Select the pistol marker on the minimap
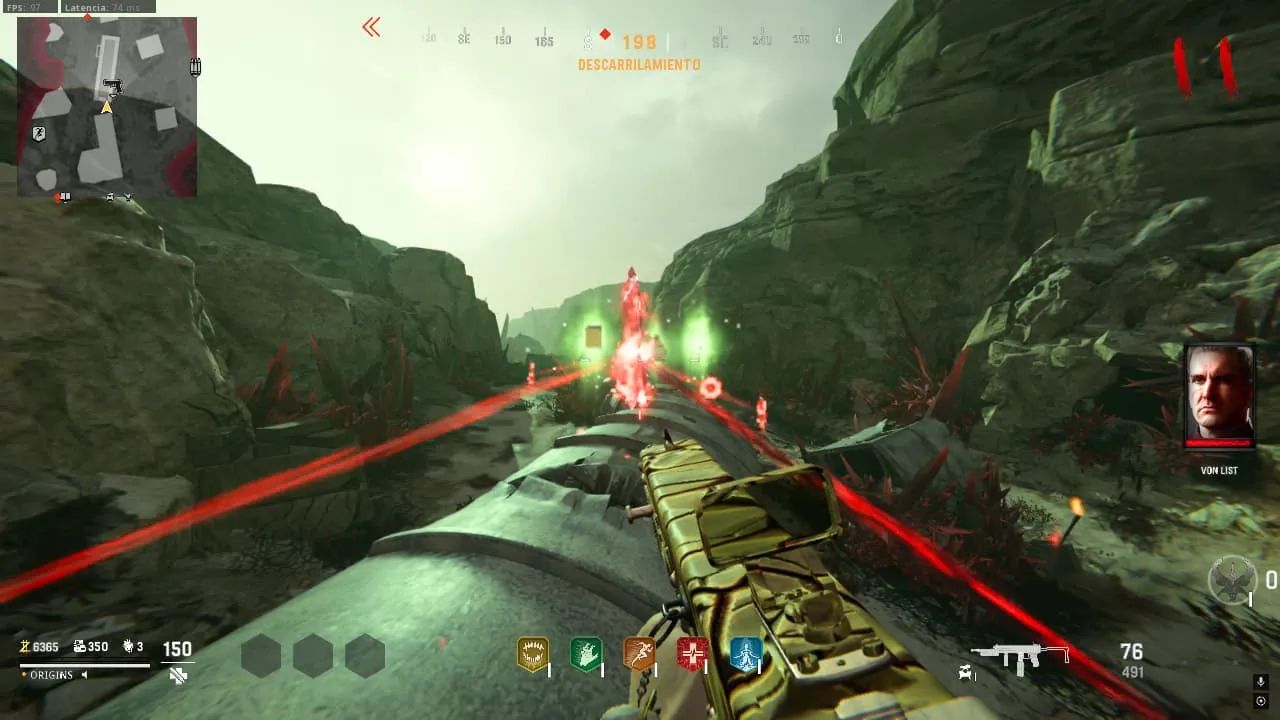This screenshot has width=1280, height=720. click(113, 86)
